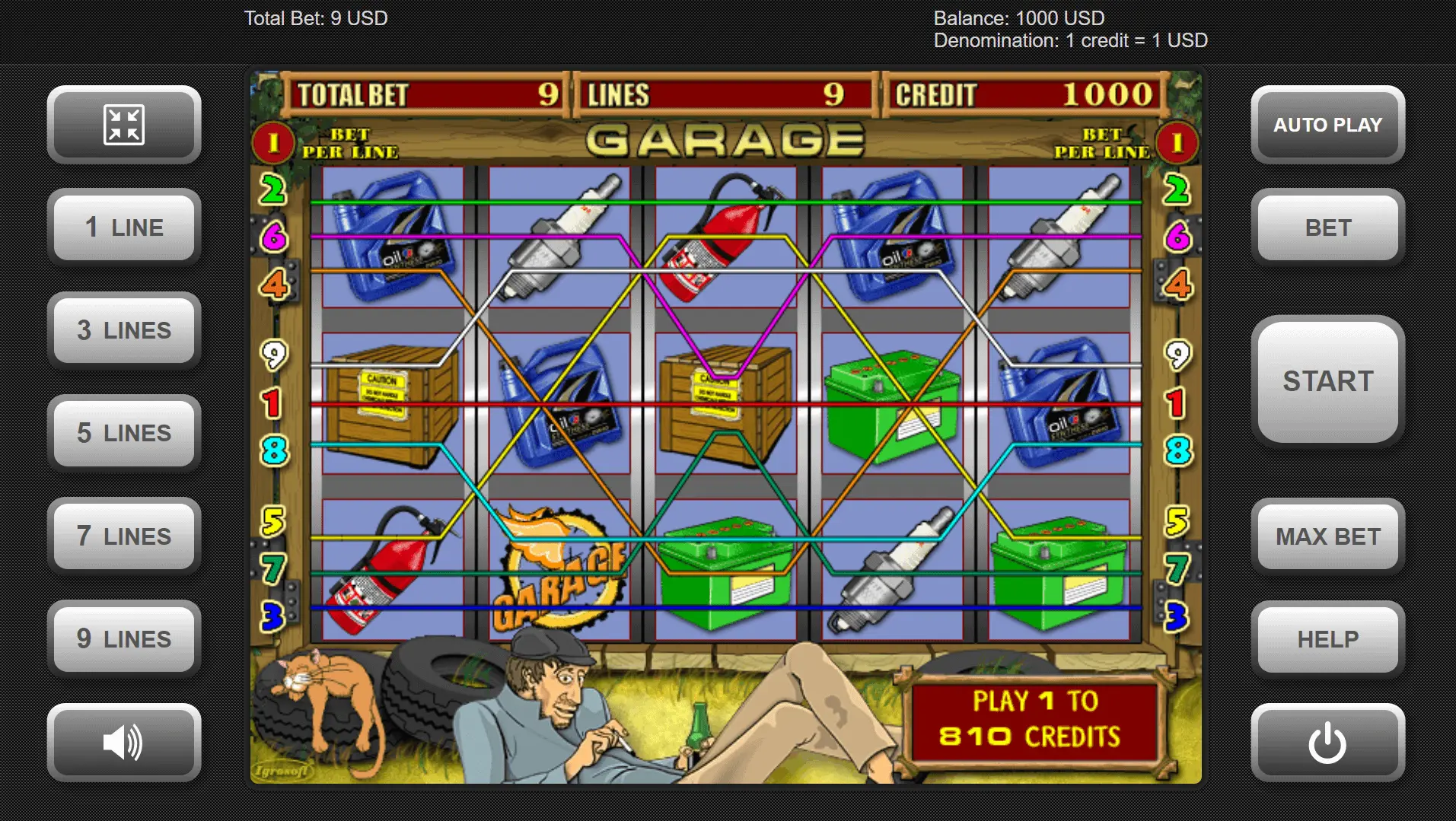Screen dimensions: 1456x821
Task: Set all 9 LINES active
Action: (124, 639)
